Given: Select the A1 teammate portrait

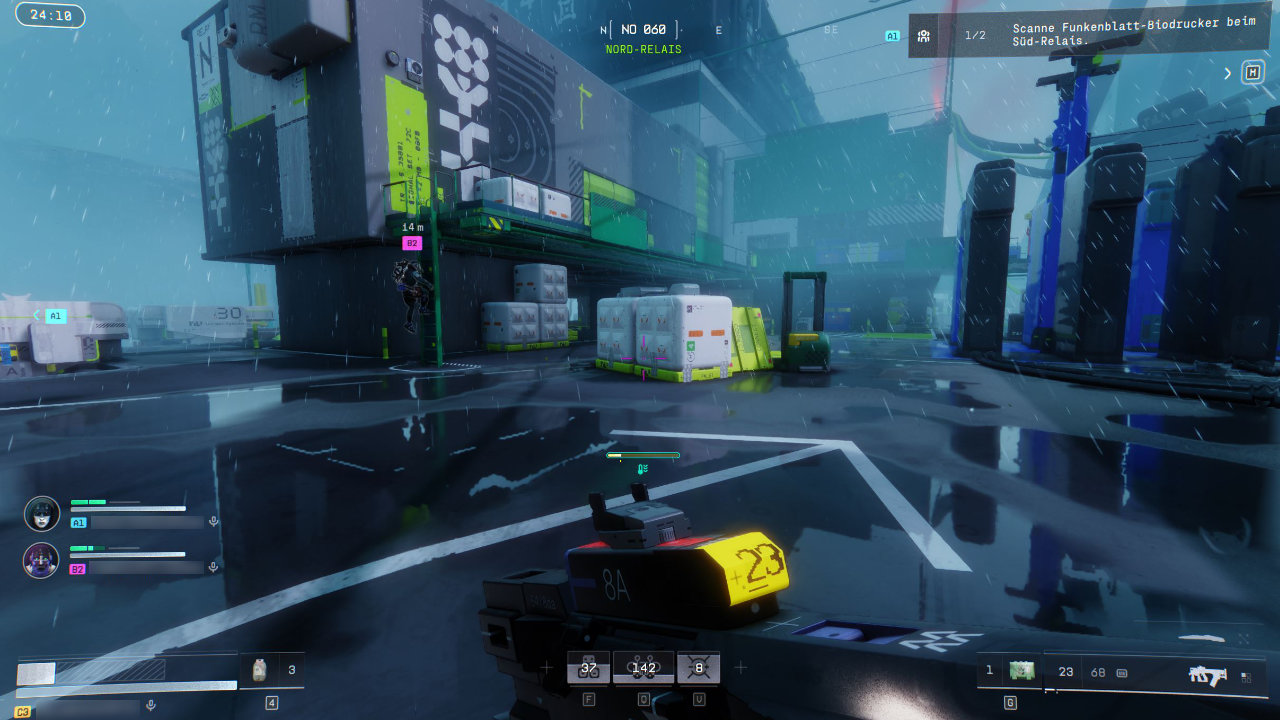Looking at the screenshot, I should [x=42, y=513].
